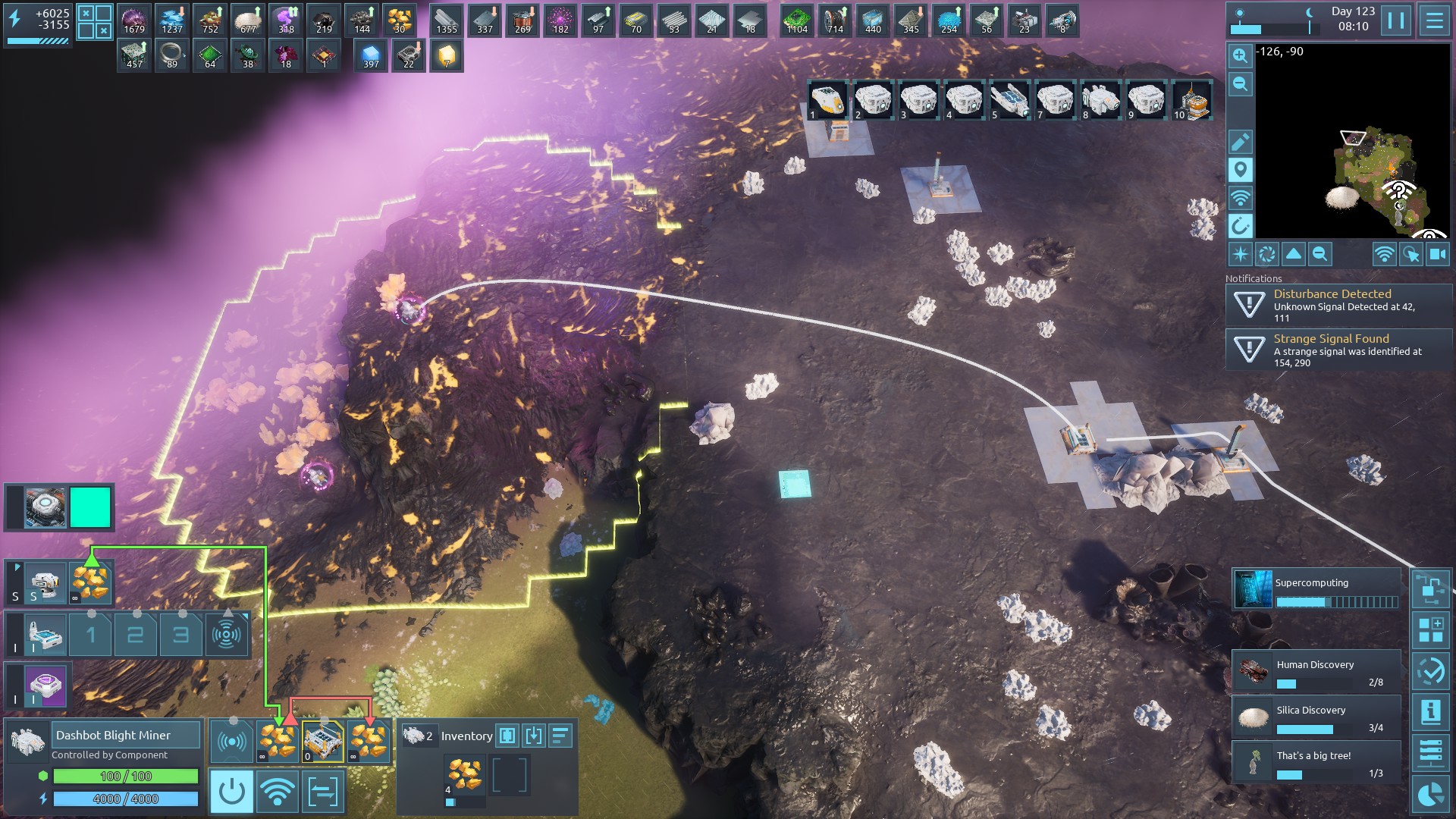Select the Silica Discovery objective
The width and height of the screenshot is (1456, 819).
pos(1316,717)
